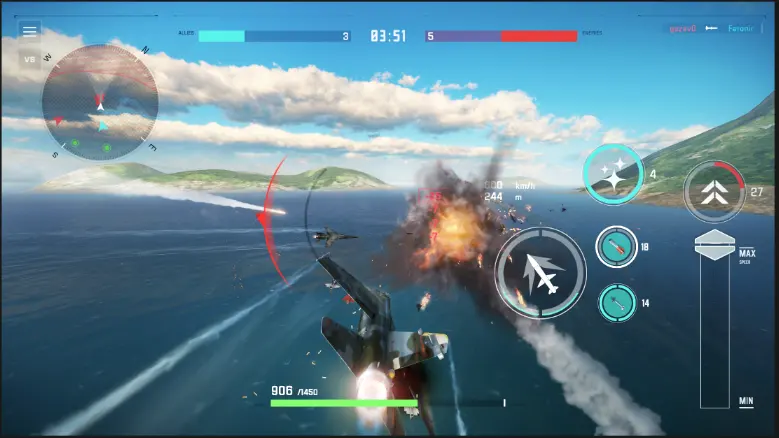
Task: Click the throttle slider handle
Action: [714, 245]
